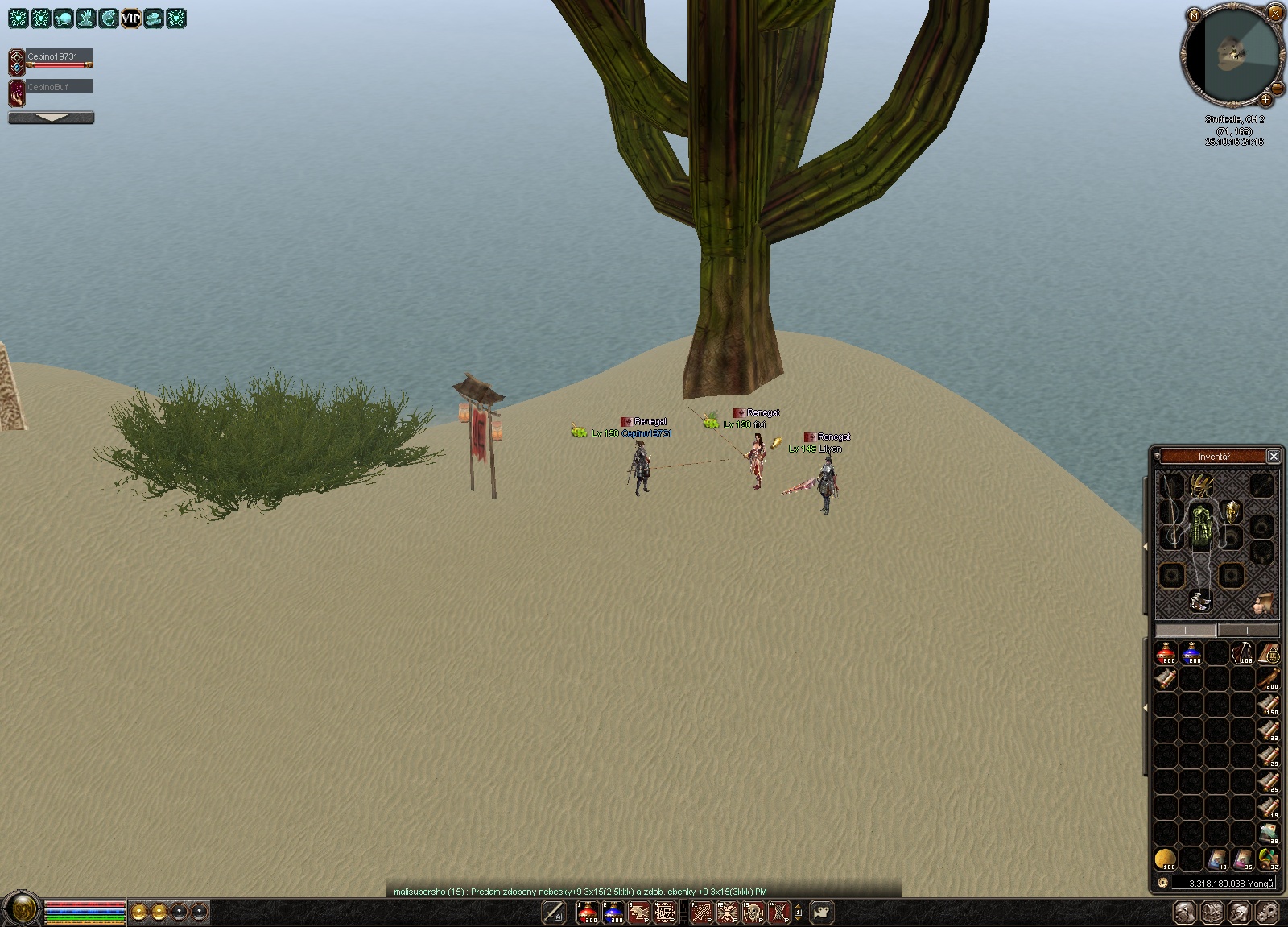
Task: Select party member CepinoBuf
Action: (x=50, y=87)
